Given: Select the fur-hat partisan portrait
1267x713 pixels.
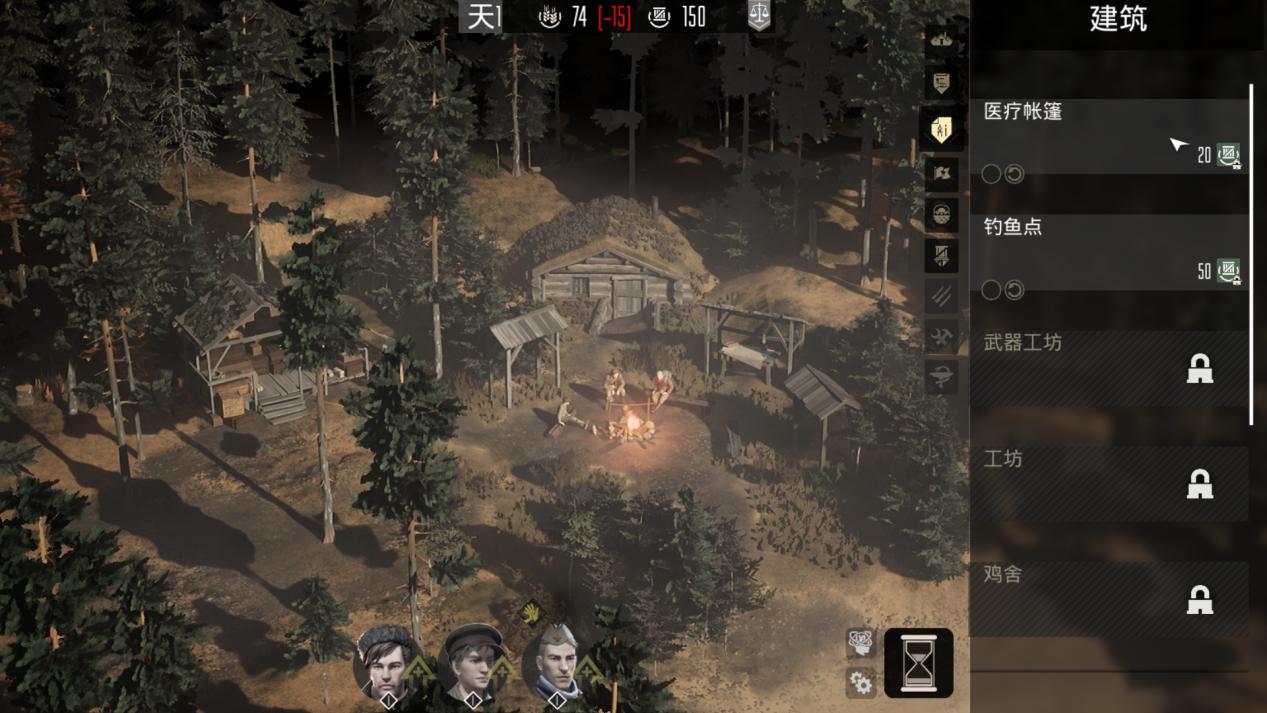Looking at the screenshot, I should (388, 662).
